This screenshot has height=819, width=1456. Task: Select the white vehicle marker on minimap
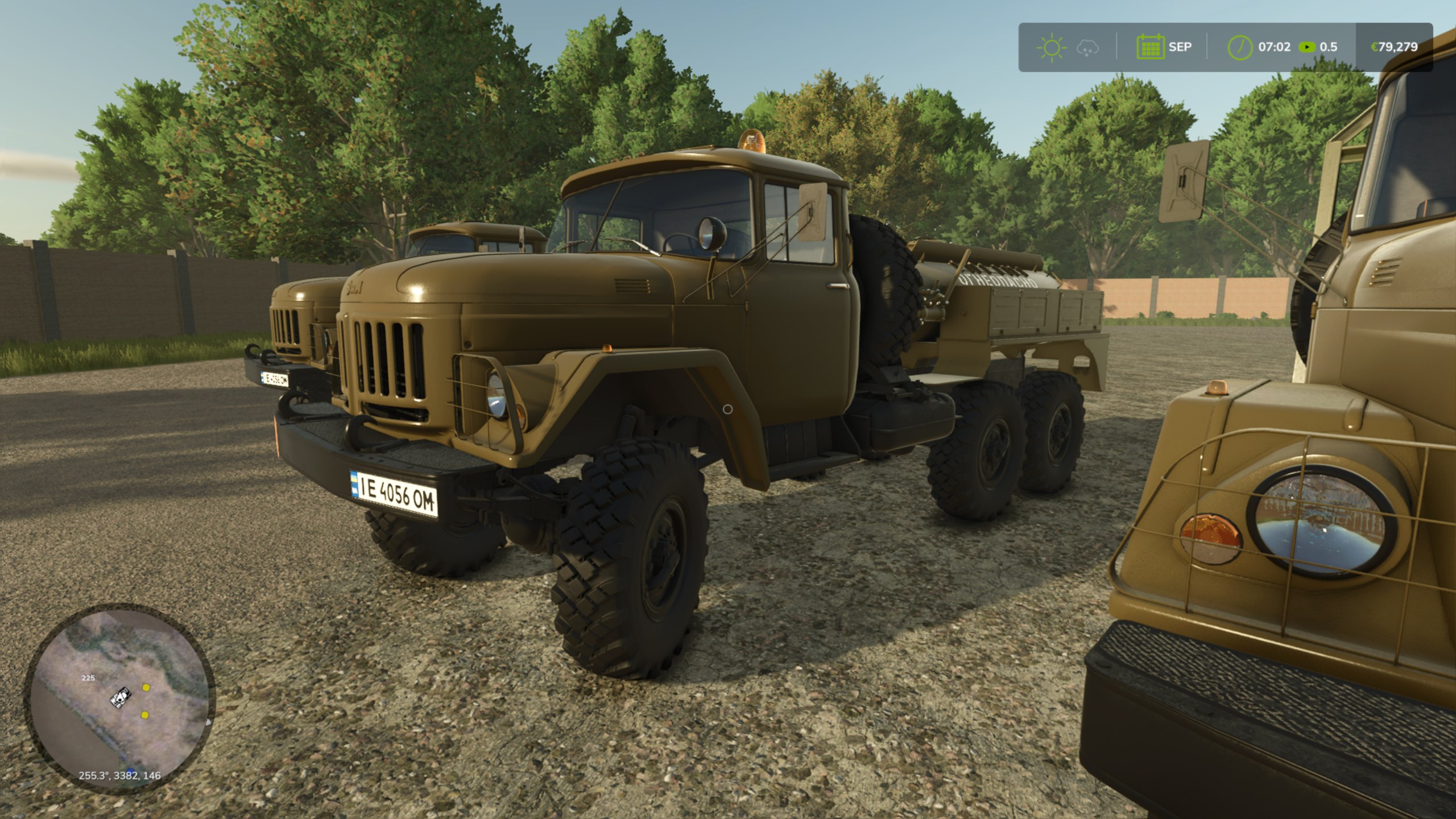coord(121,697)
